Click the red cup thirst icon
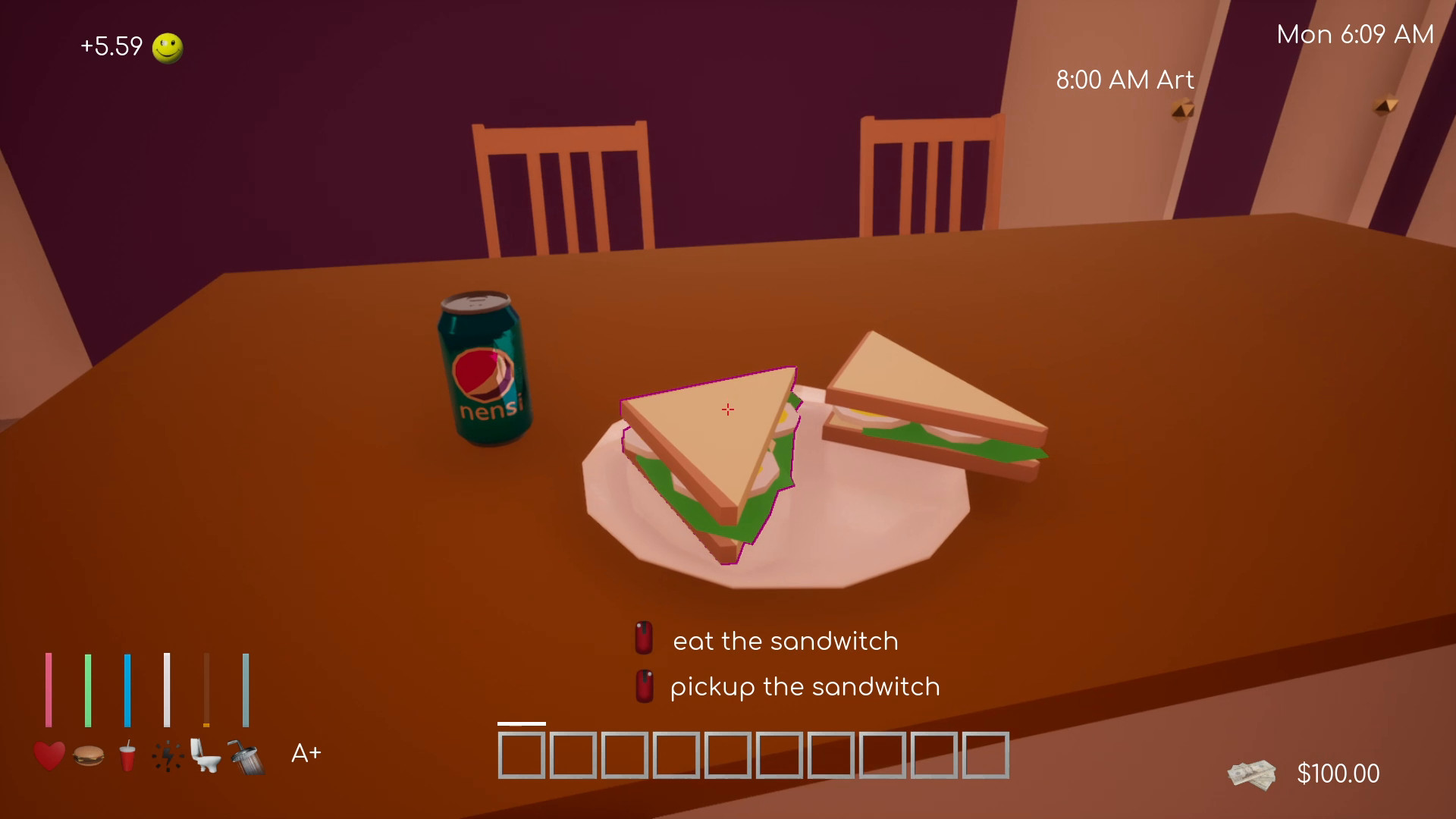Image resolution: width=1456 pixels, height=819 pixels. point(128,755)
